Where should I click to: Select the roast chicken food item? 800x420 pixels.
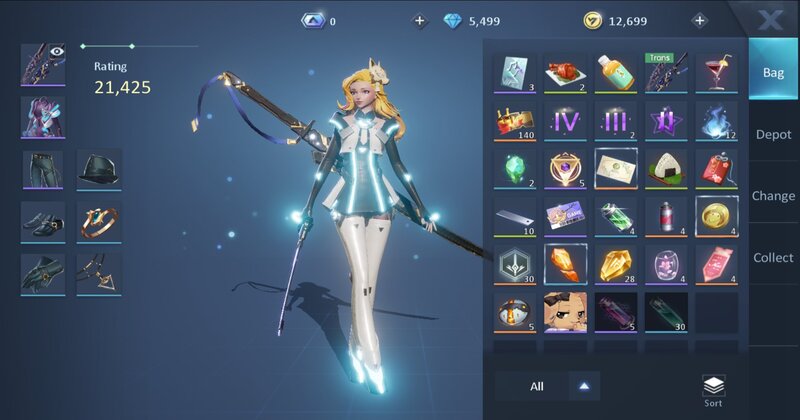tap(566, 73)
